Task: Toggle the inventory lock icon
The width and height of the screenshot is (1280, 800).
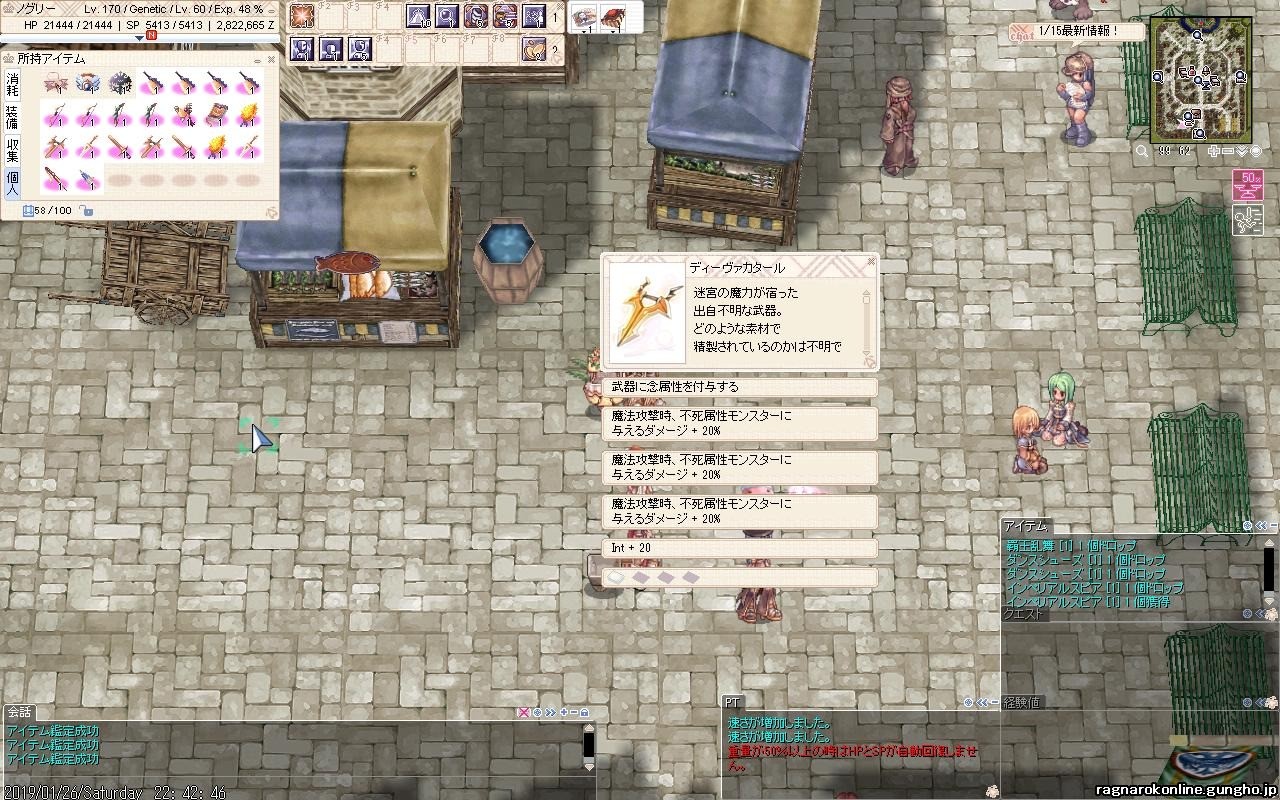Action: pos(87,211)
